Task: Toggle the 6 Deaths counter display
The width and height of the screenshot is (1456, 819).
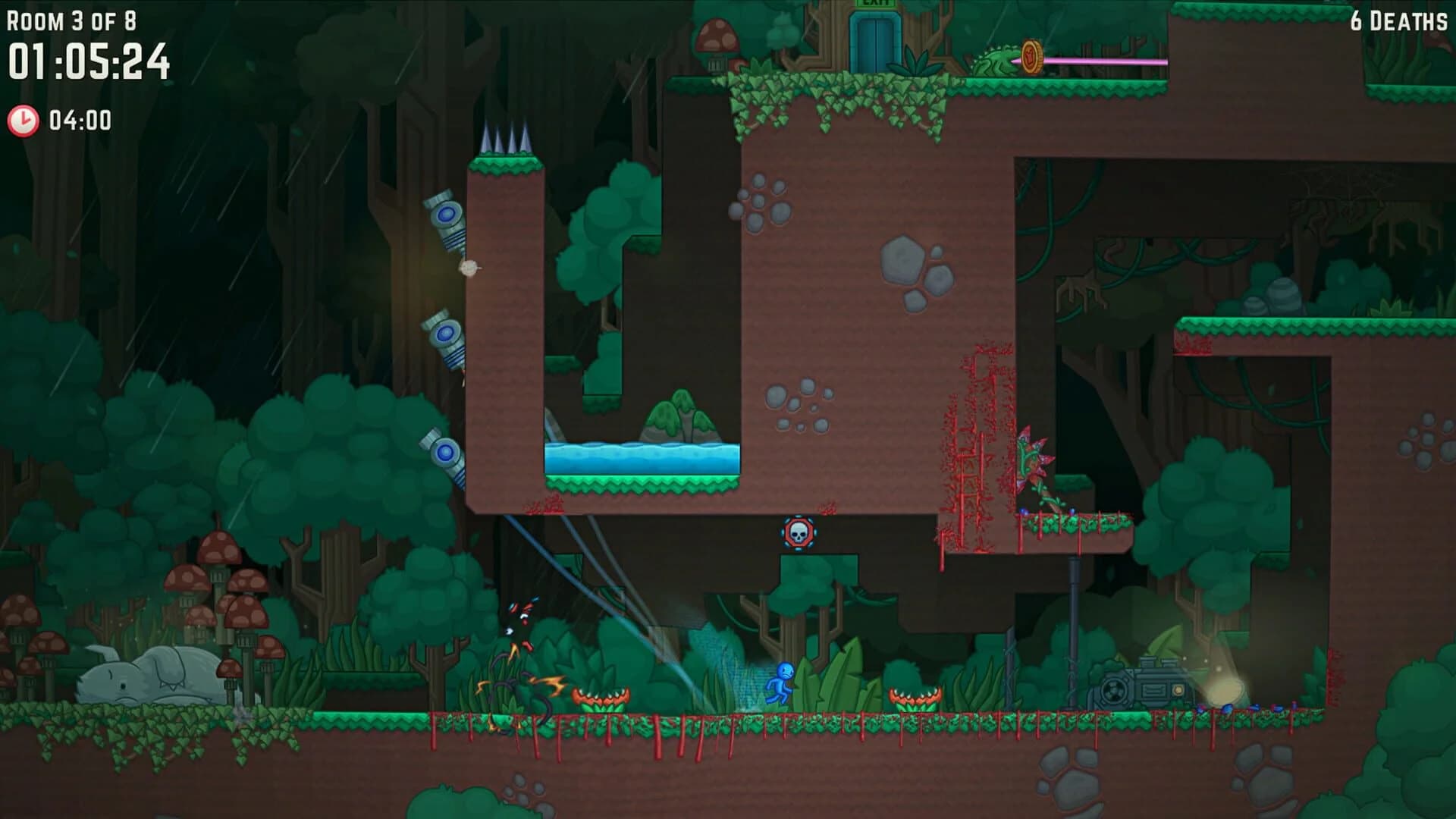Action: coord(1399,21)
